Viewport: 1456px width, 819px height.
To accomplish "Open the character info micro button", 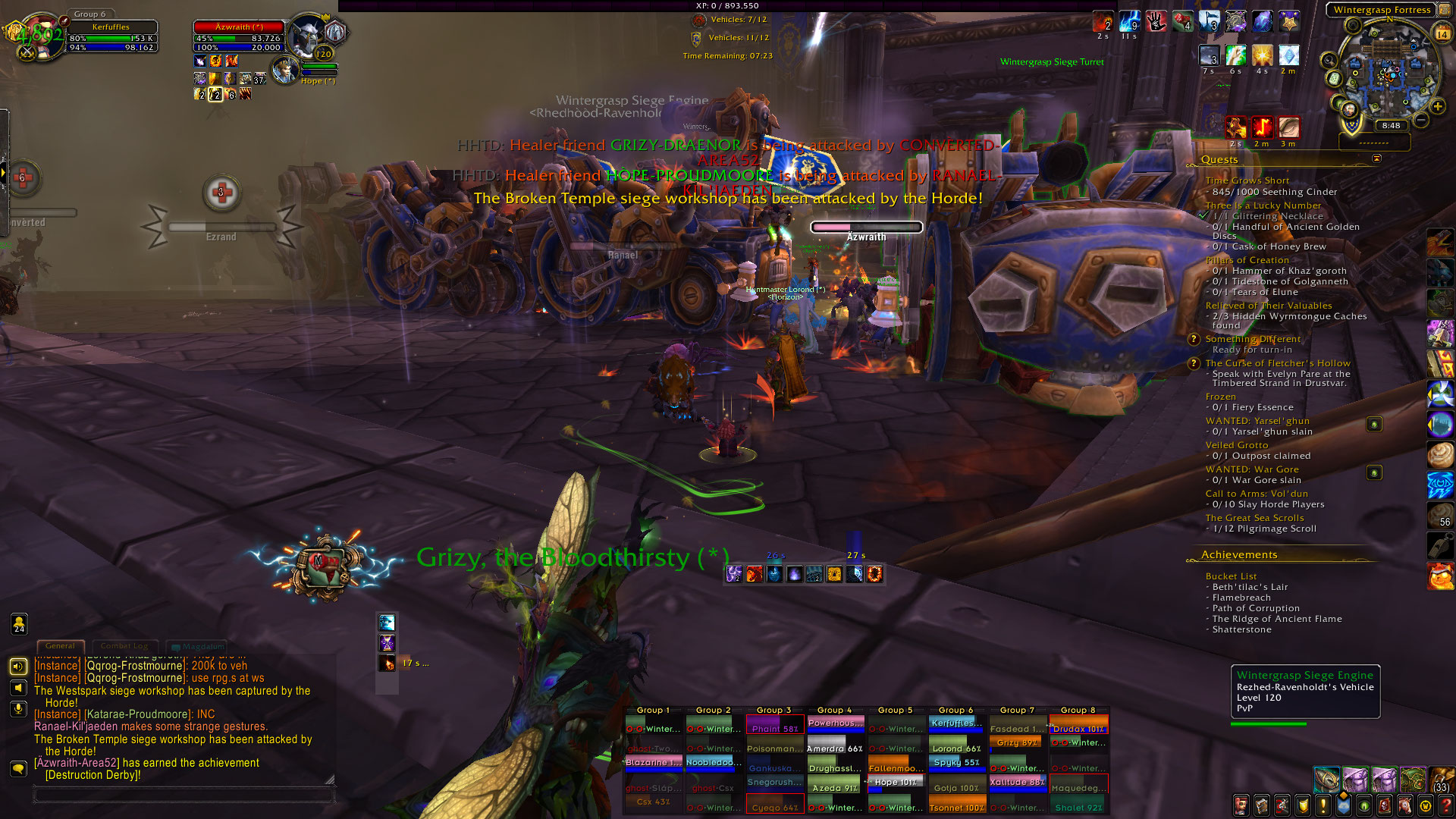I will coord(1241,805).
